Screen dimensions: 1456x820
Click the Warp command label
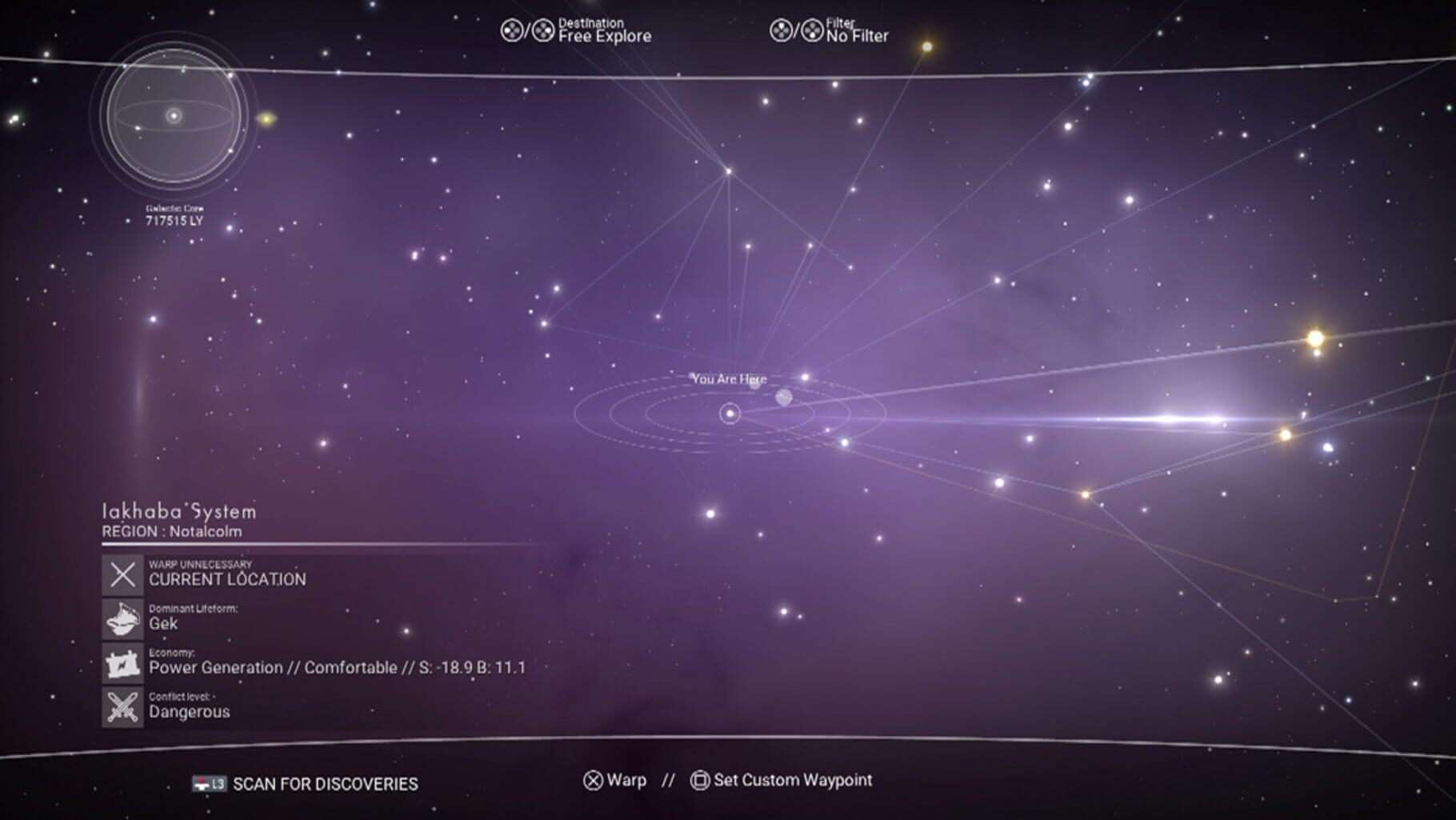coord(627,780)
